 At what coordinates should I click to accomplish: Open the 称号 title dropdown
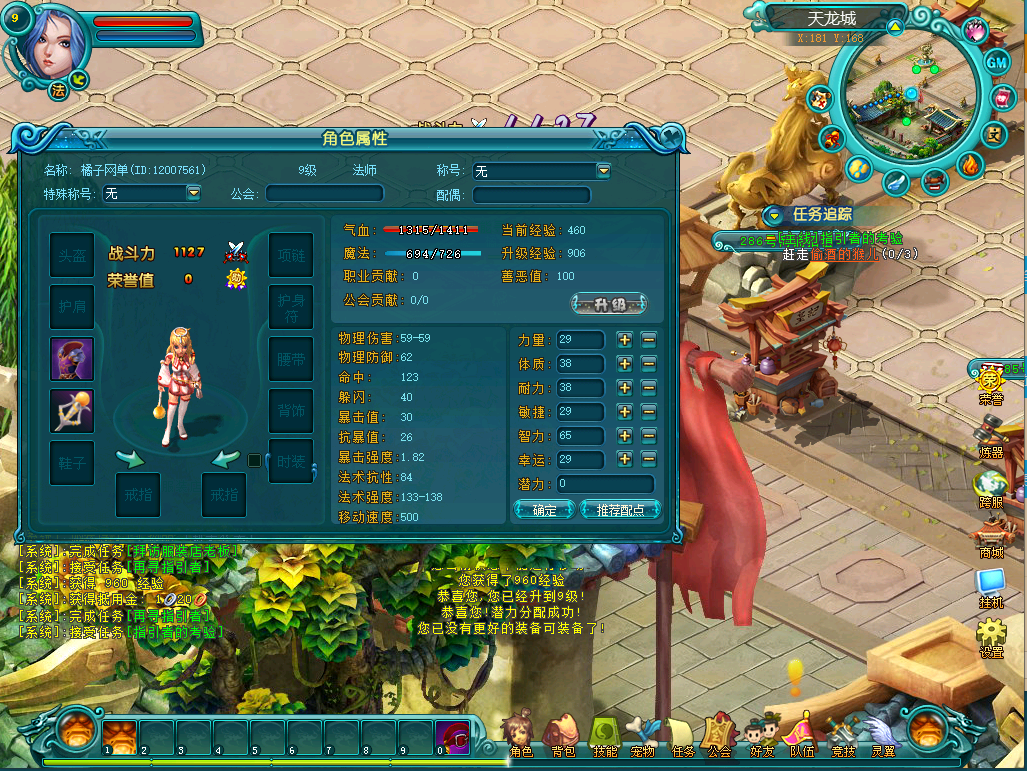[x=603, y=171]
